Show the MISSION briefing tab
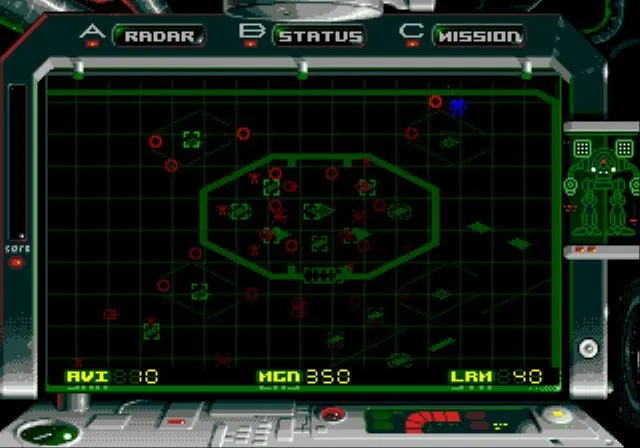This screenshot has height=448, width=640. 478,37
